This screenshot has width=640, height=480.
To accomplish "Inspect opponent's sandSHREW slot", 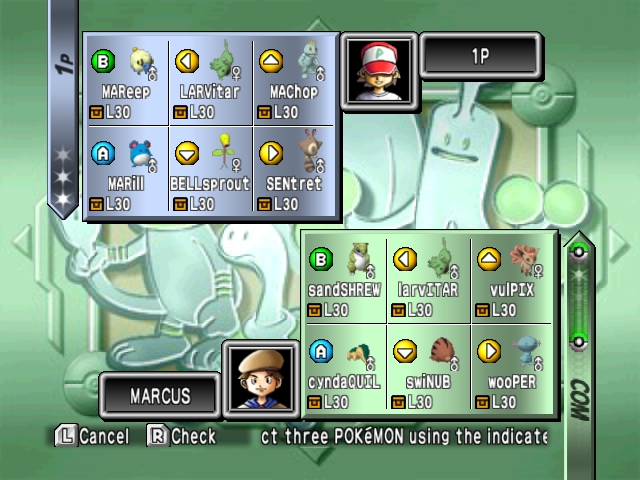I will coord(344,279).
